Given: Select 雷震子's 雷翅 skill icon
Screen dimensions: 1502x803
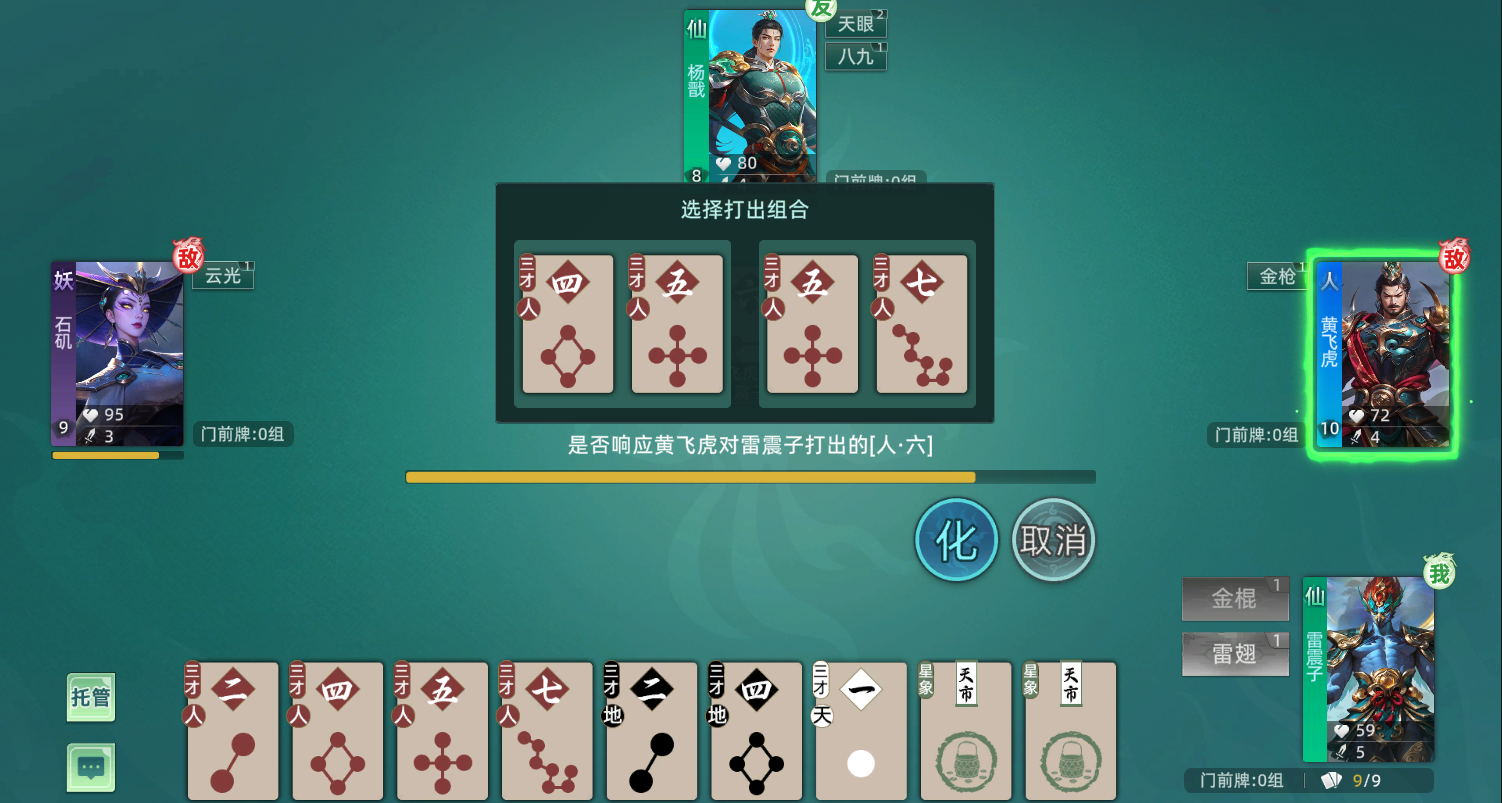Looking at the screenshot, I should pyautogui.click(x=1235, y=654).
